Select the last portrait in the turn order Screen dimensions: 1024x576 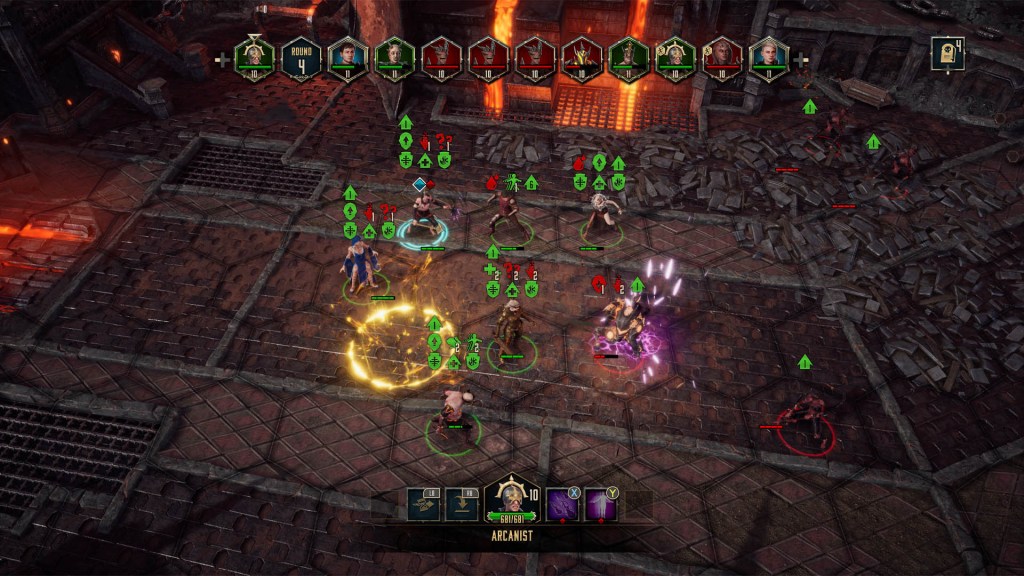tap(769, 58)
